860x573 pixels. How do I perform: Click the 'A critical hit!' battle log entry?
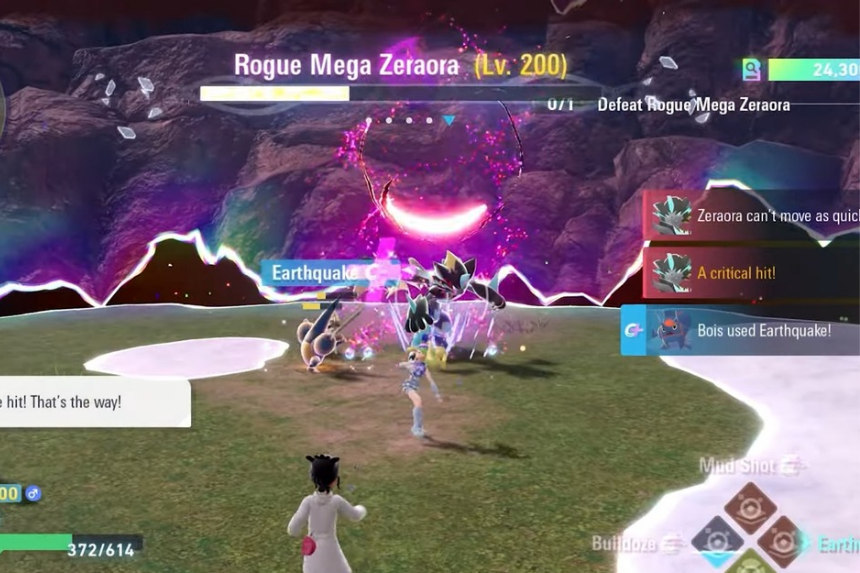tap(750, 272)
